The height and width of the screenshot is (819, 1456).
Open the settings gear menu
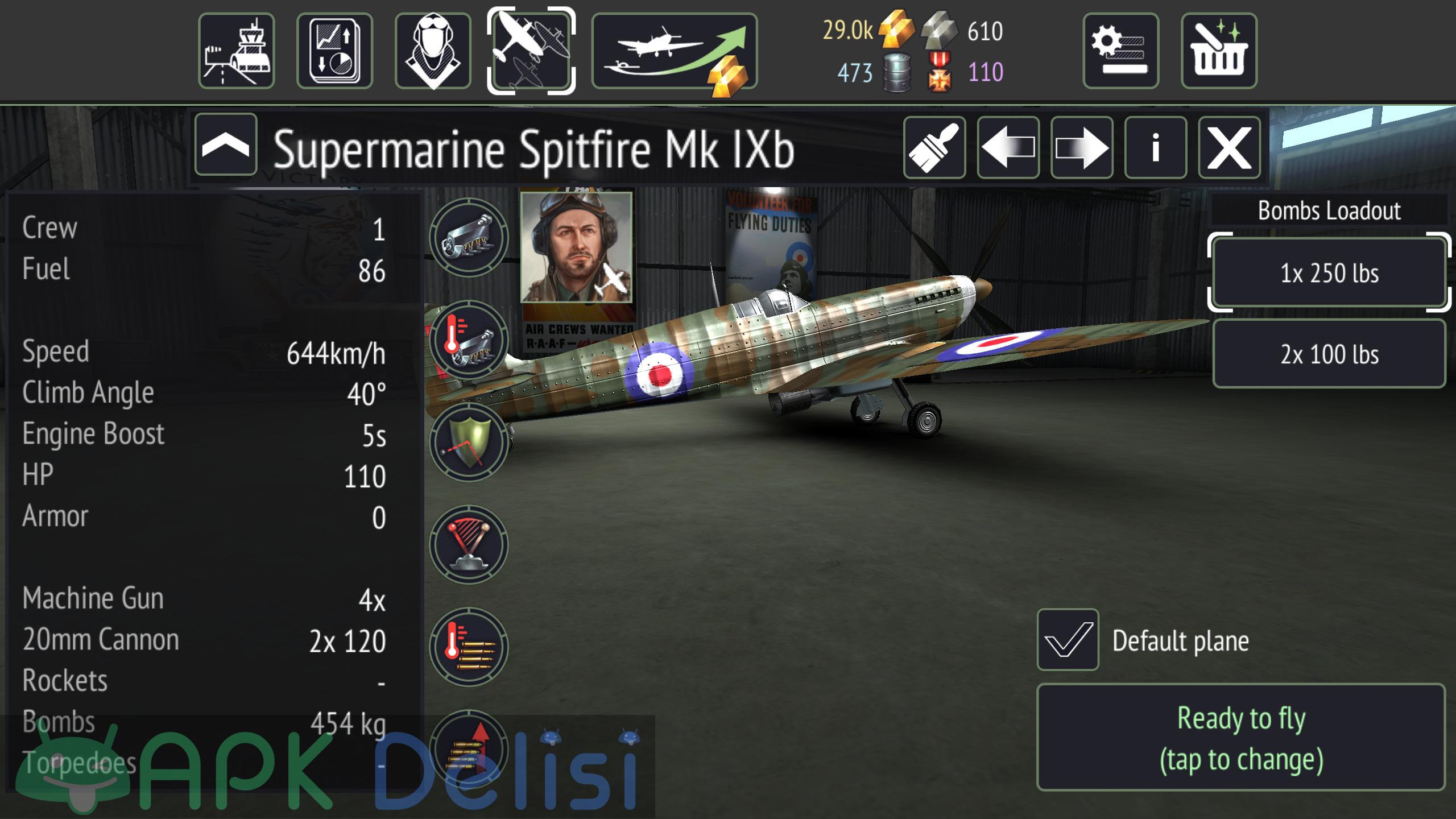pos(1120,51)
